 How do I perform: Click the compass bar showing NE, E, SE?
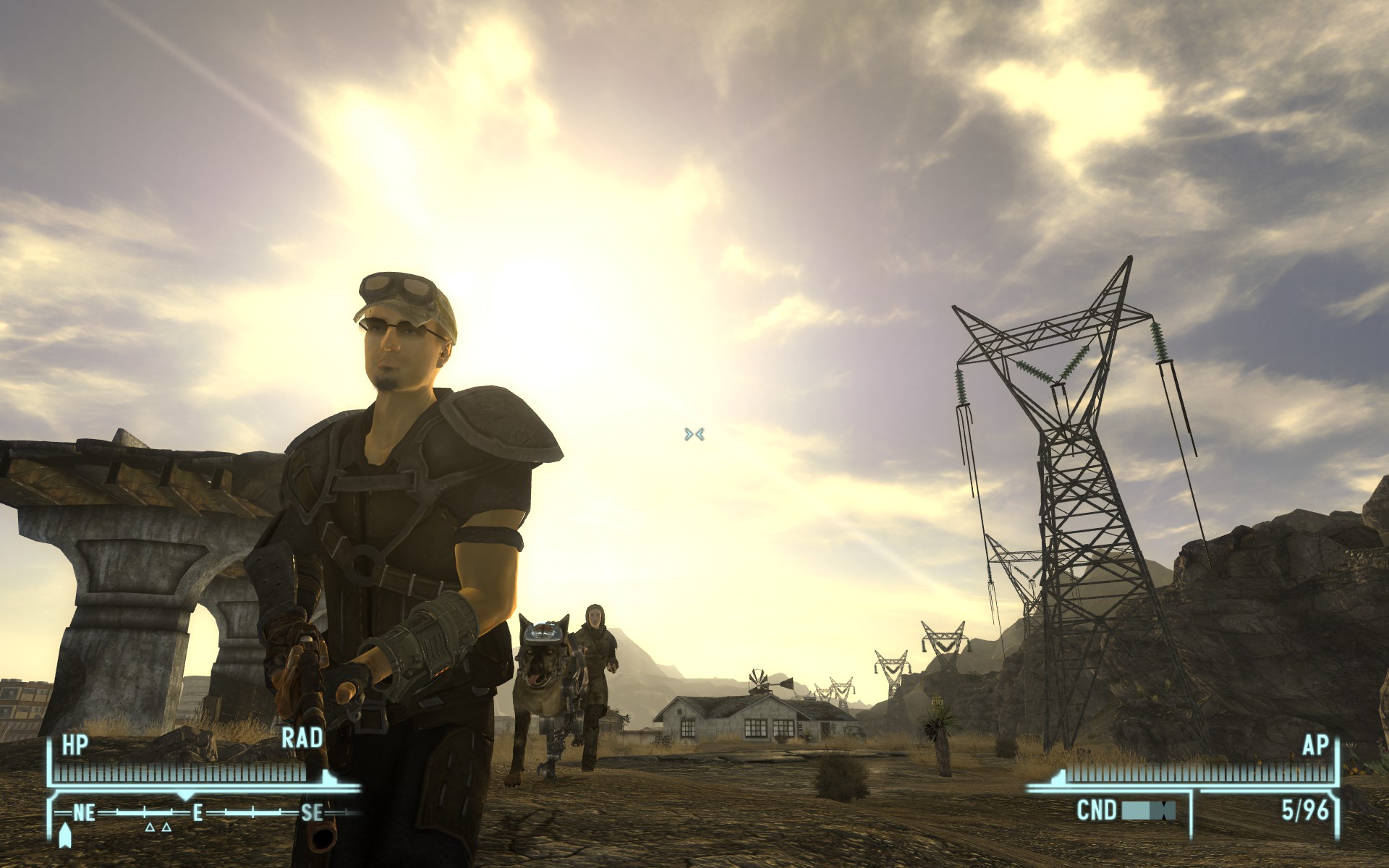coord(197,813)
